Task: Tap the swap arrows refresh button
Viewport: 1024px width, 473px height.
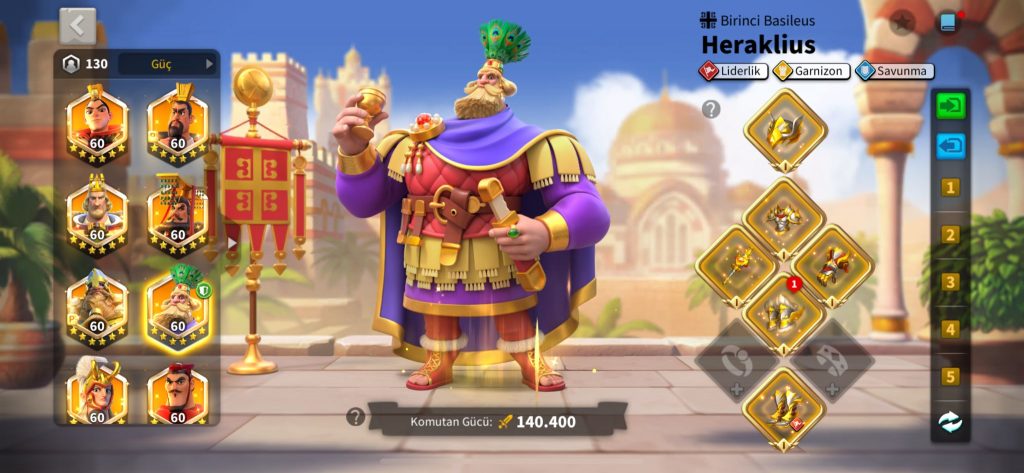Action: click(950, 422)
